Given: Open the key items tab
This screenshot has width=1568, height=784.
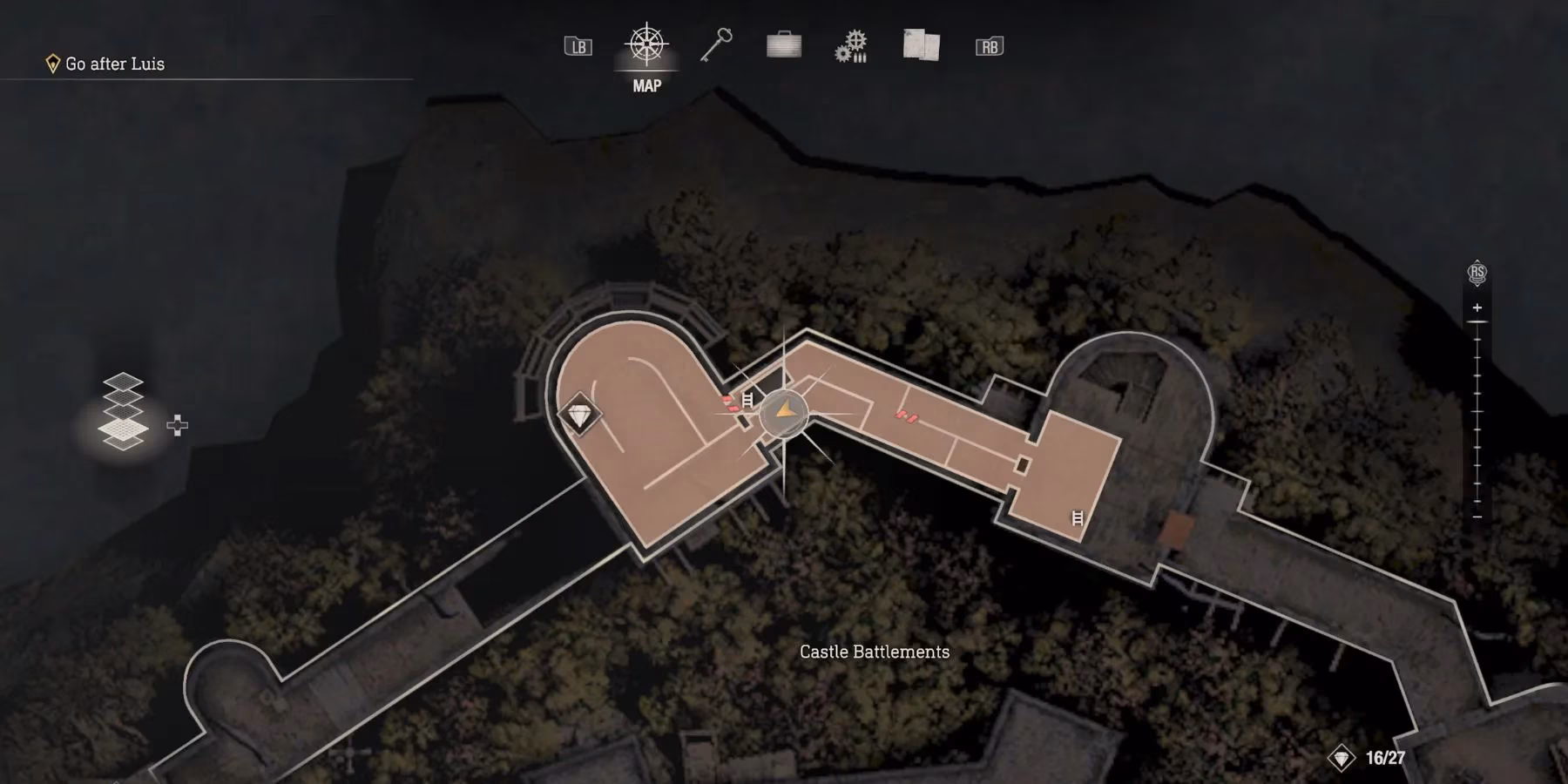Looking at the screenshot, I should click(716, 45).
